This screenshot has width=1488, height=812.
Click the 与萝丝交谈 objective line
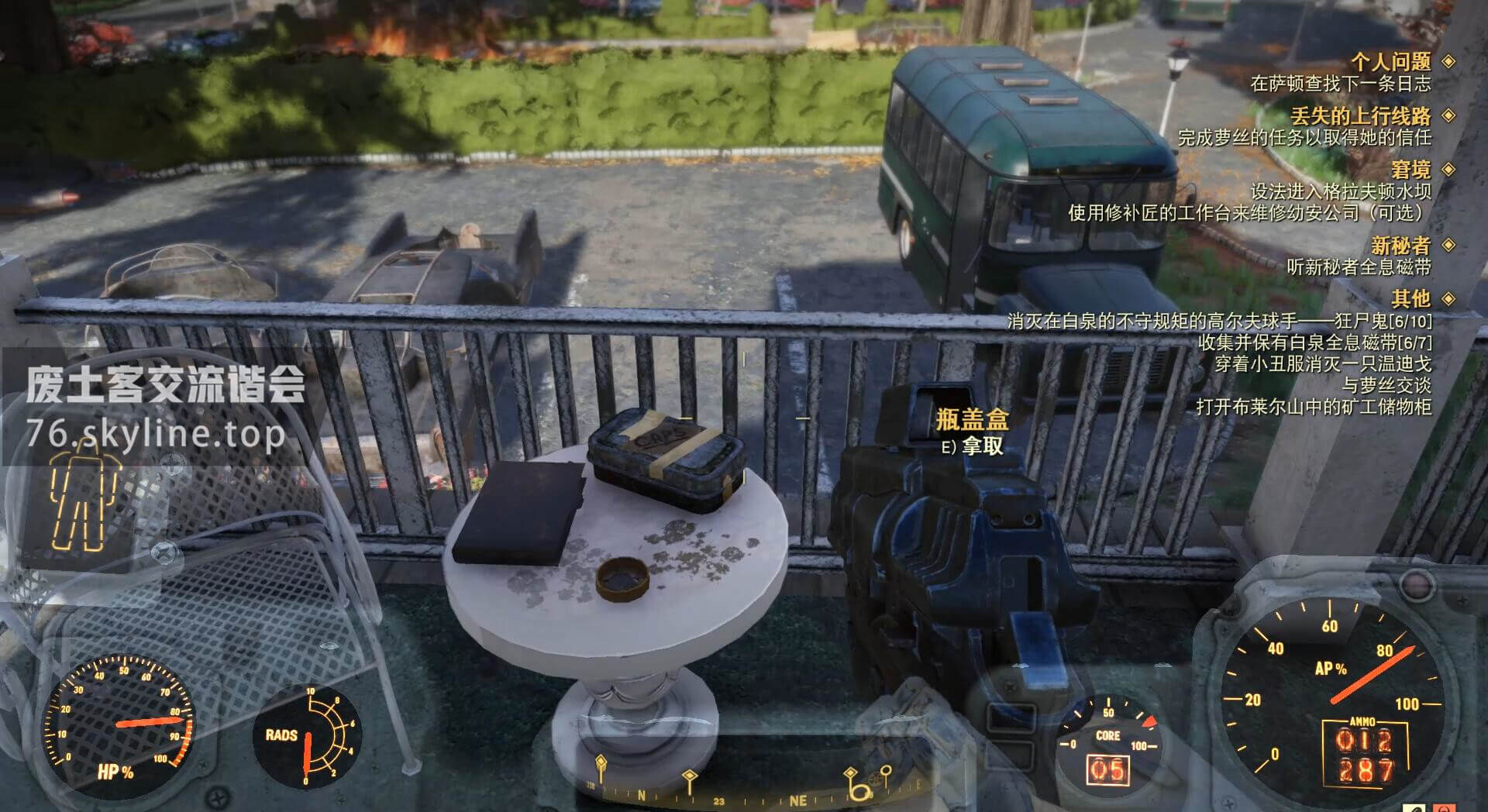[1386, 385]
